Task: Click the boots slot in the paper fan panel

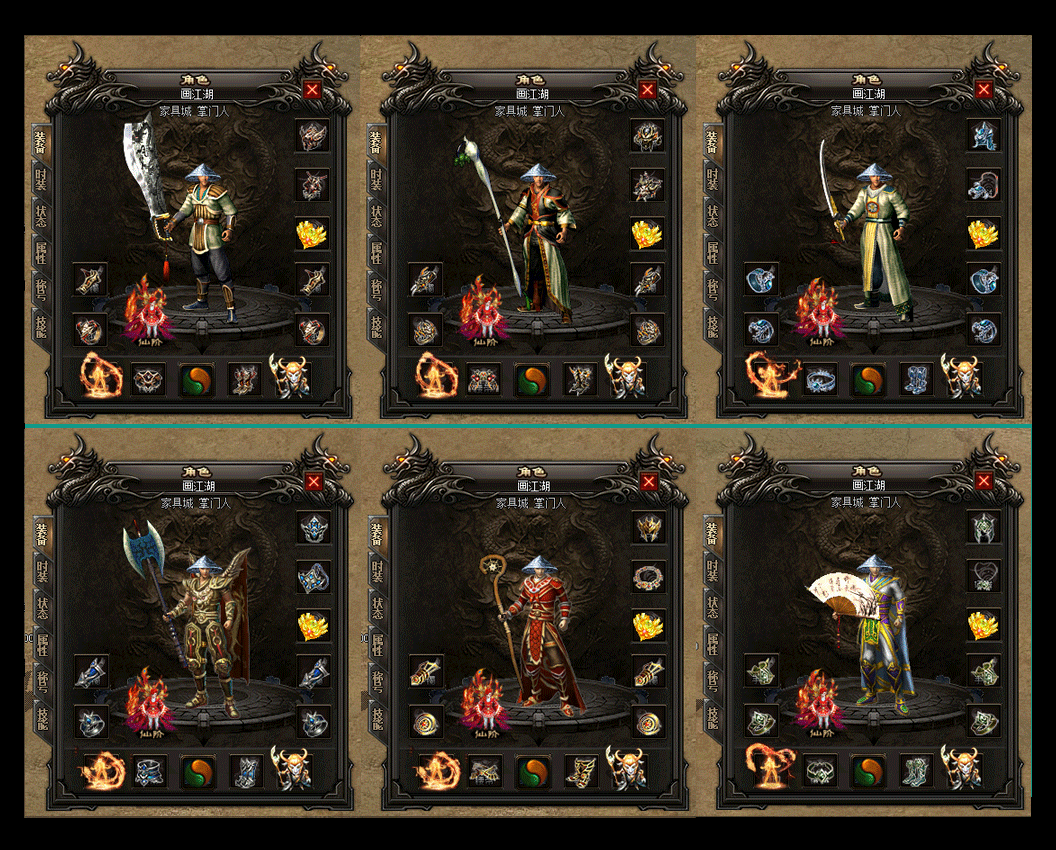Action: point(916,772)
